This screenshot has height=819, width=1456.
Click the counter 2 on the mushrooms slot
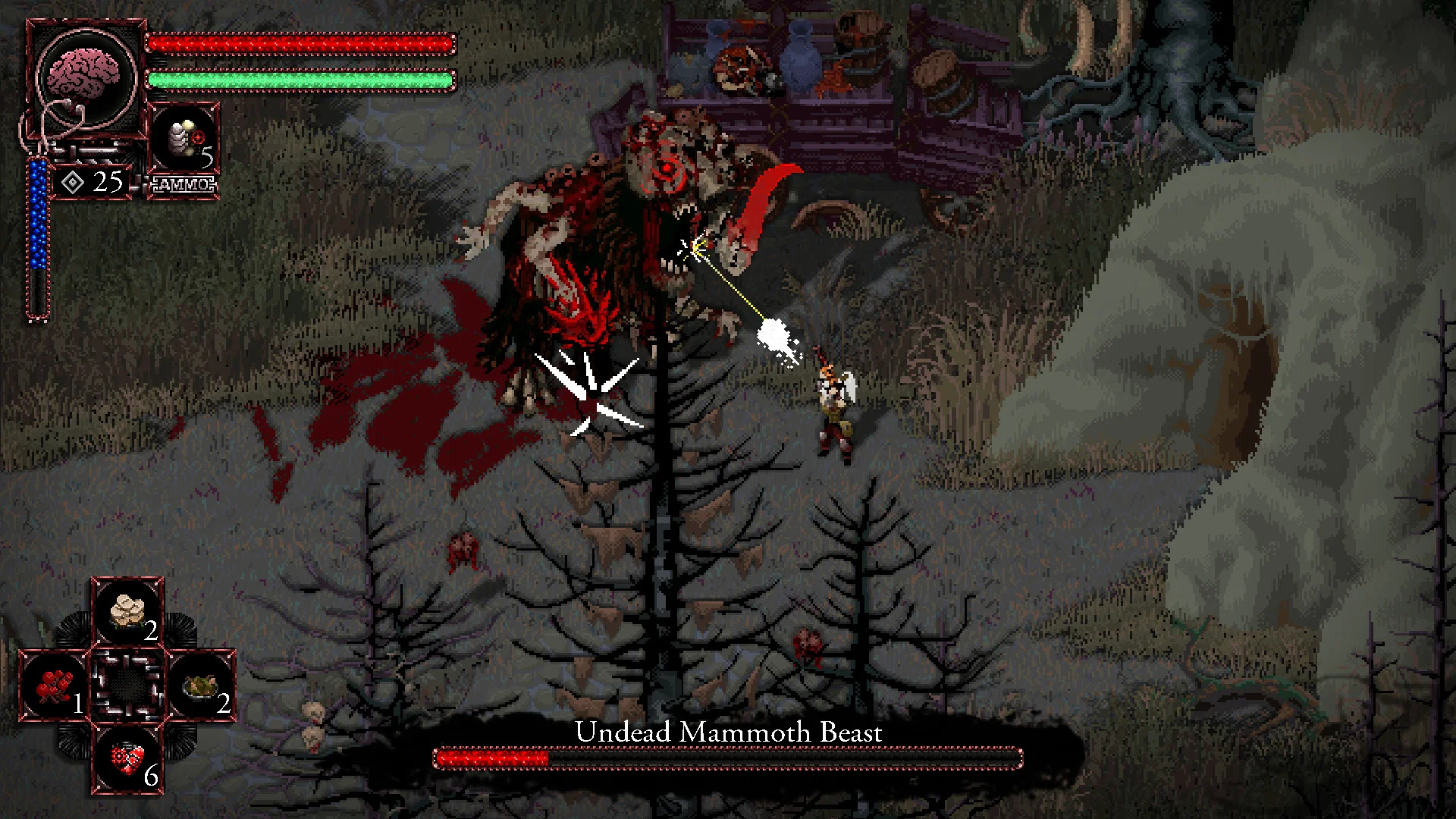click(x=152, y=631)
